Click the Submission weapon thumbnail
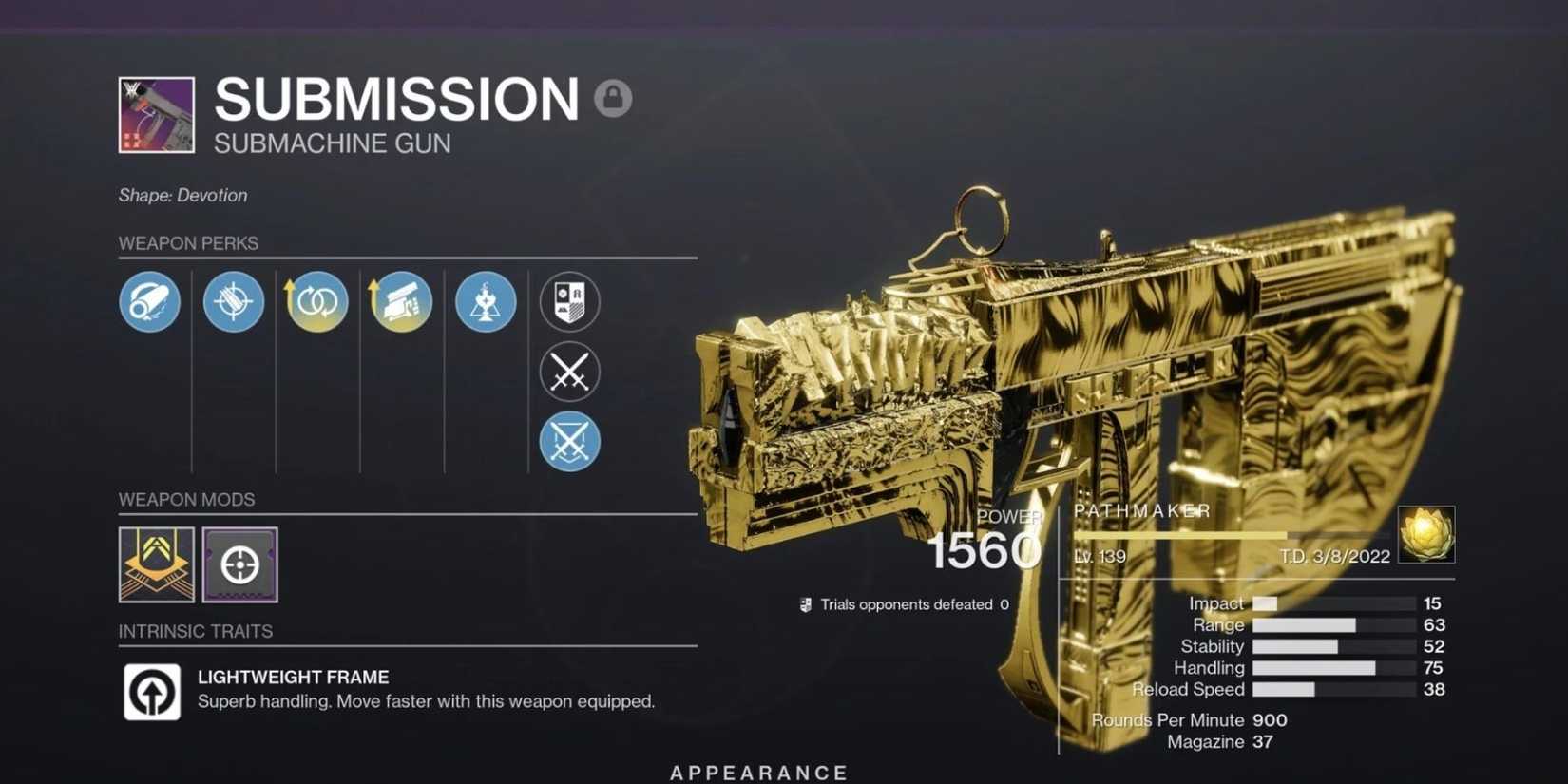The image size is (1568, 784). (x=155, y=115)
